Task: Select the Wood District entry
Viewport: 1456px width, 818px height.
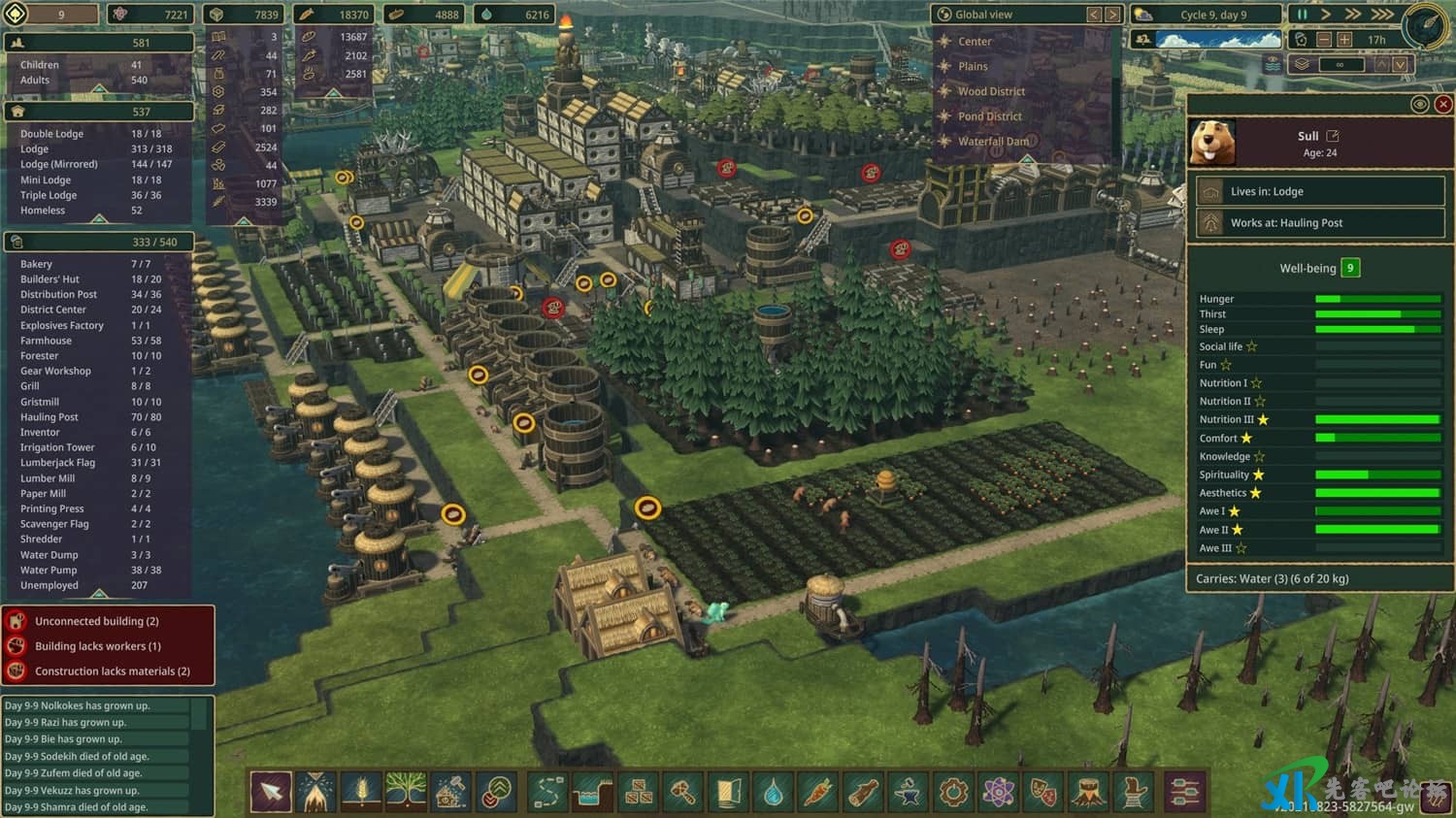Action: click(991, 91)
